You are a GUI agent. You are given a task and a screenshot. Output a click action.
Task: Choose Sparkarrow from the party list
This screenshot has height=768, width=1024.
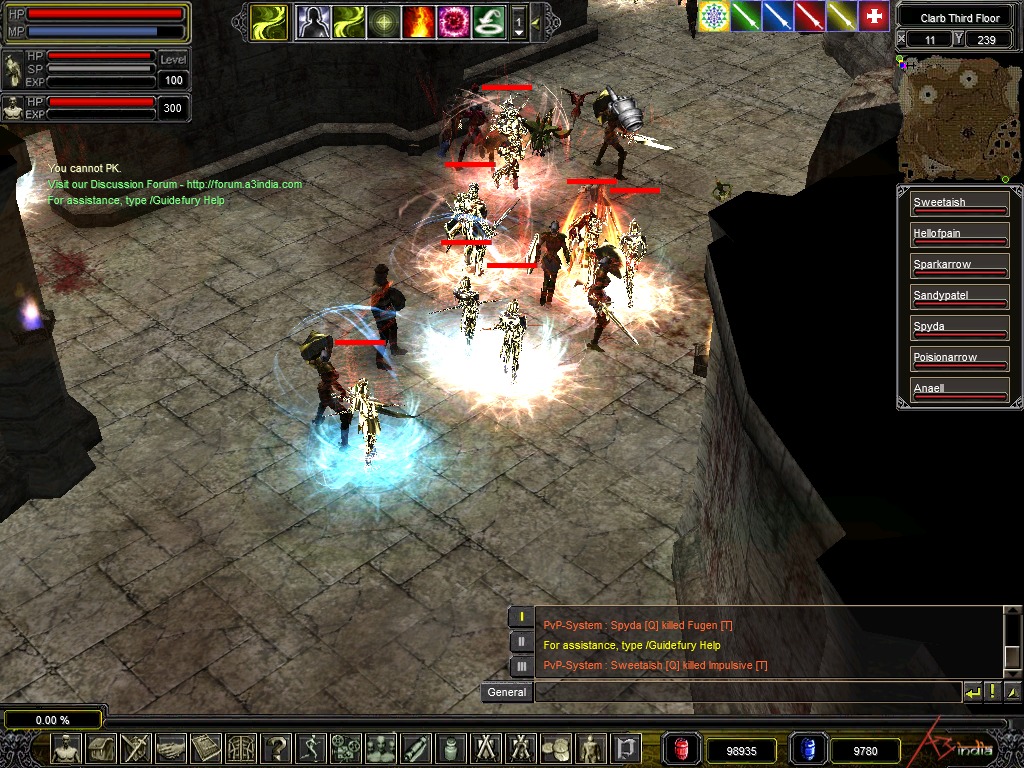(x=958, y=265)
